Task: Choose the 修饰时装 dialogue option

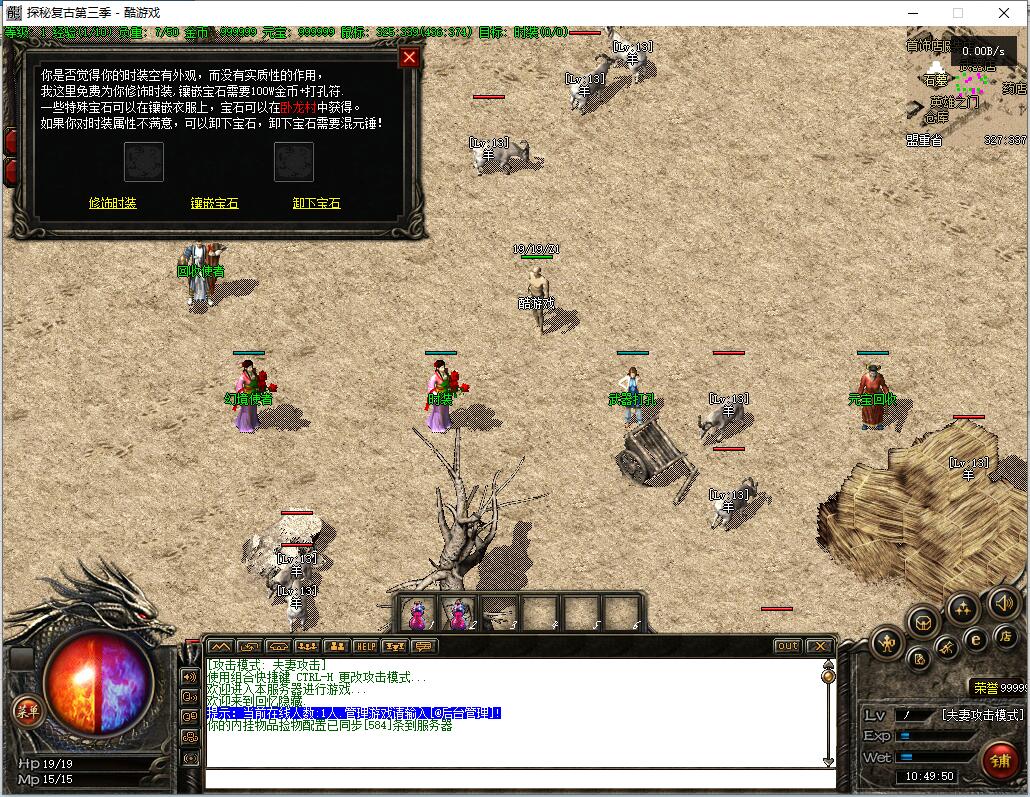Action: click(x=112, y=203)
